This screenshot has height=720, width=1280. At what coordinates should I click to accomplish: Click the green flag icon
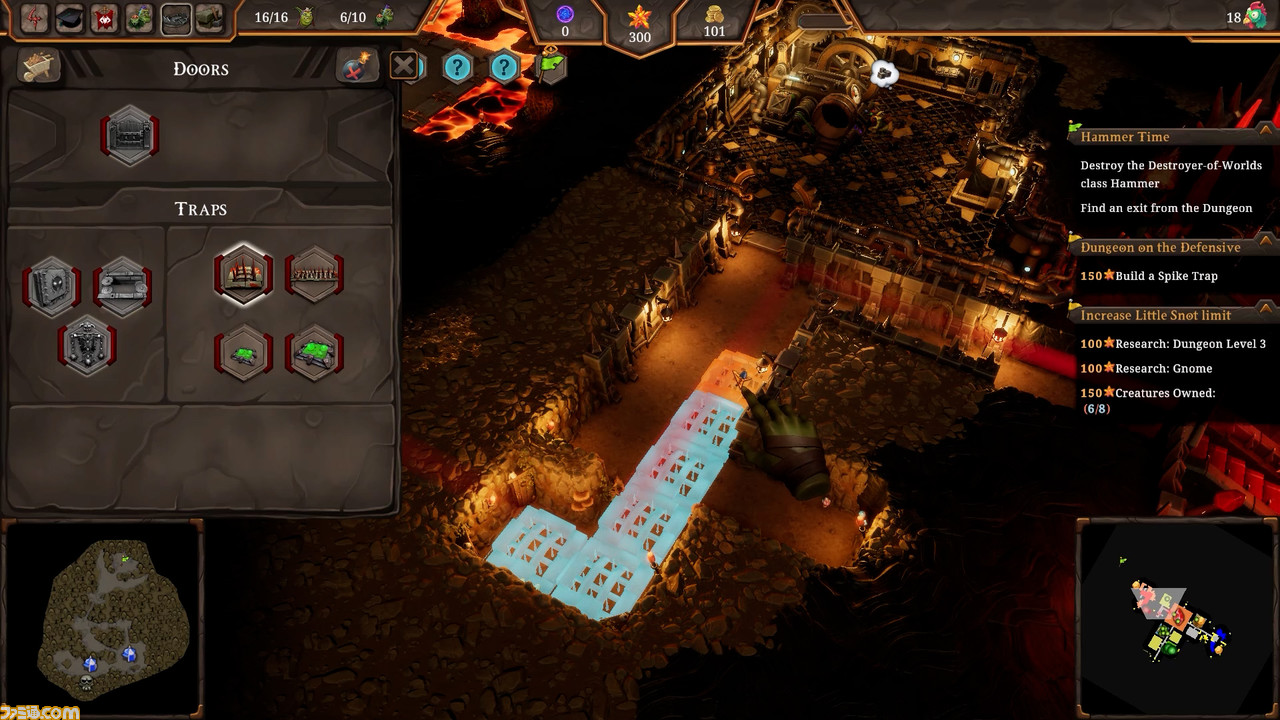[x=551, y=65]
